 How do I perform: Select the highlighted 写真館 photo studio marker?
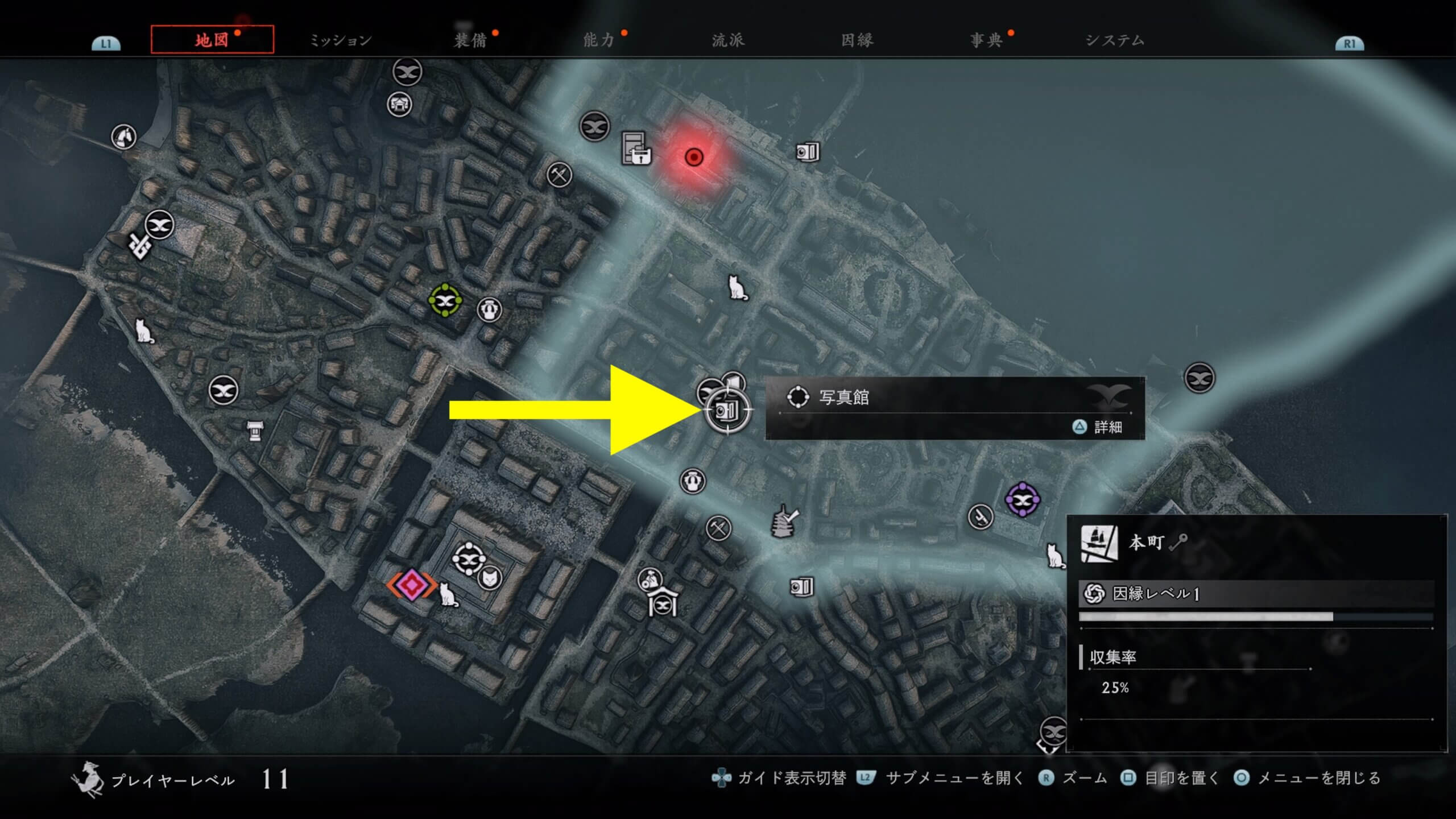(x=727, y=409)
